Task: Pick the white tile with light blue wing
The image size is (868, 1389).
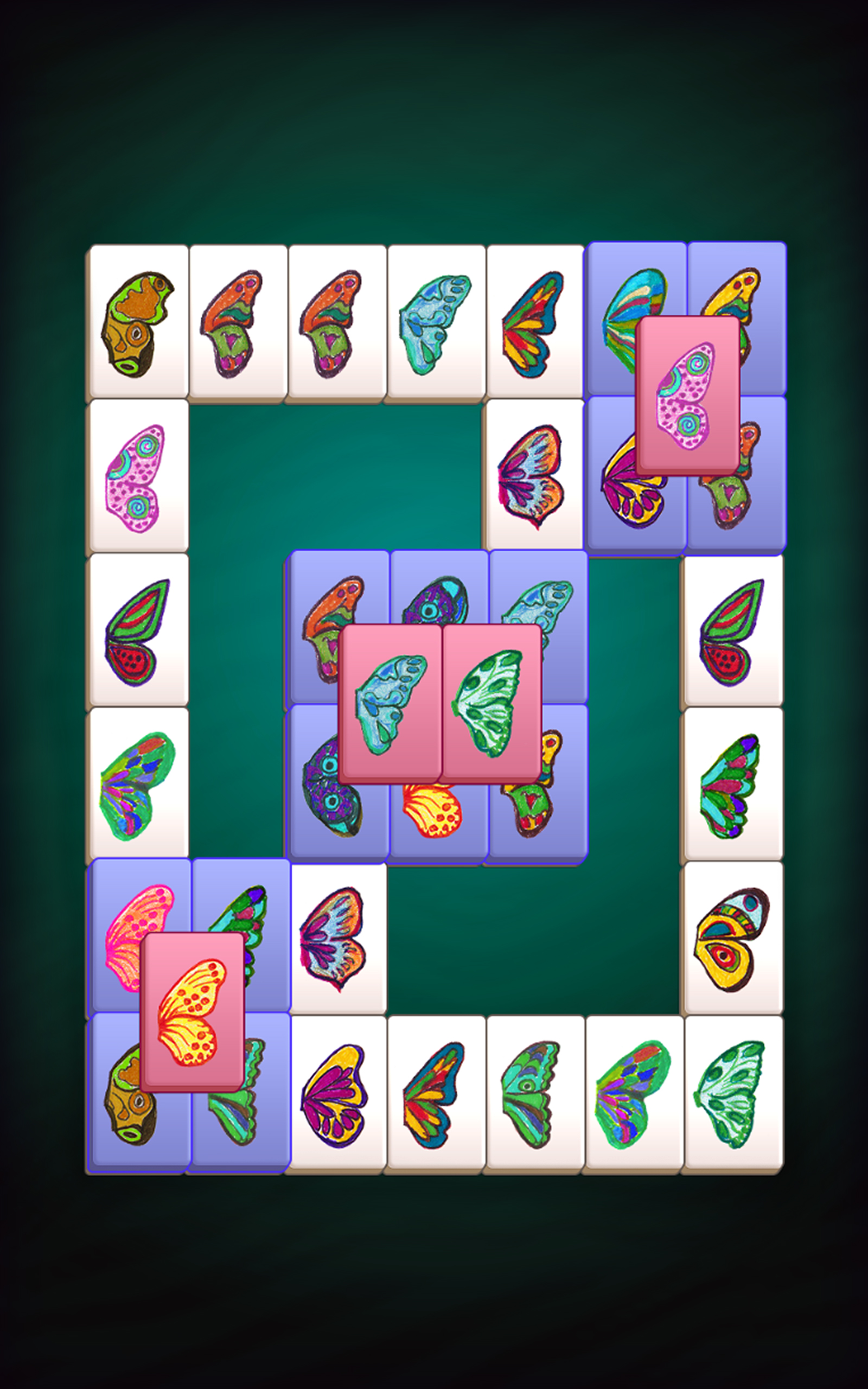Action: [436, 323]
